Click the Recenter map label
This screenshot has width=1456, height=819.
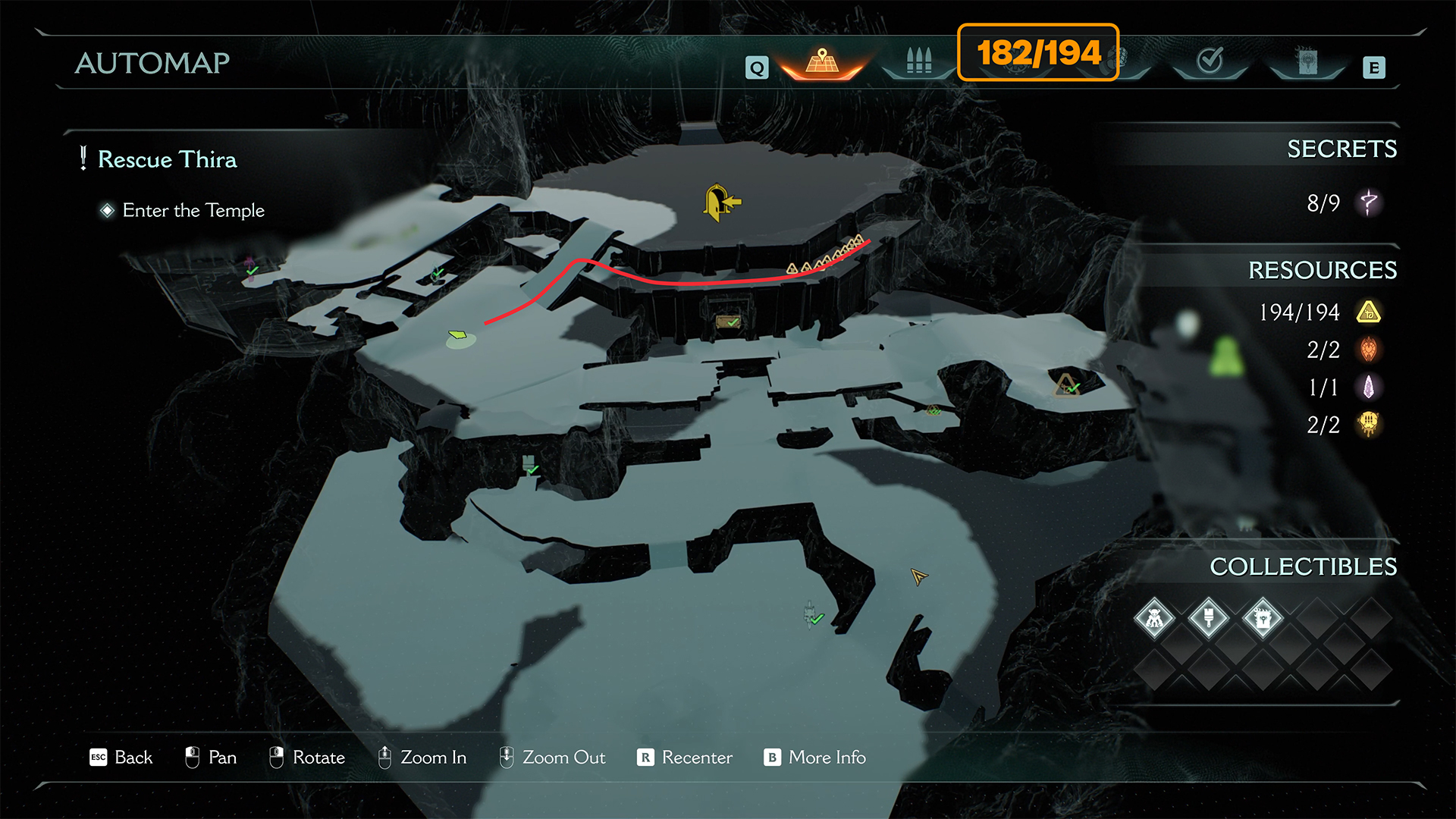[696, 758]
